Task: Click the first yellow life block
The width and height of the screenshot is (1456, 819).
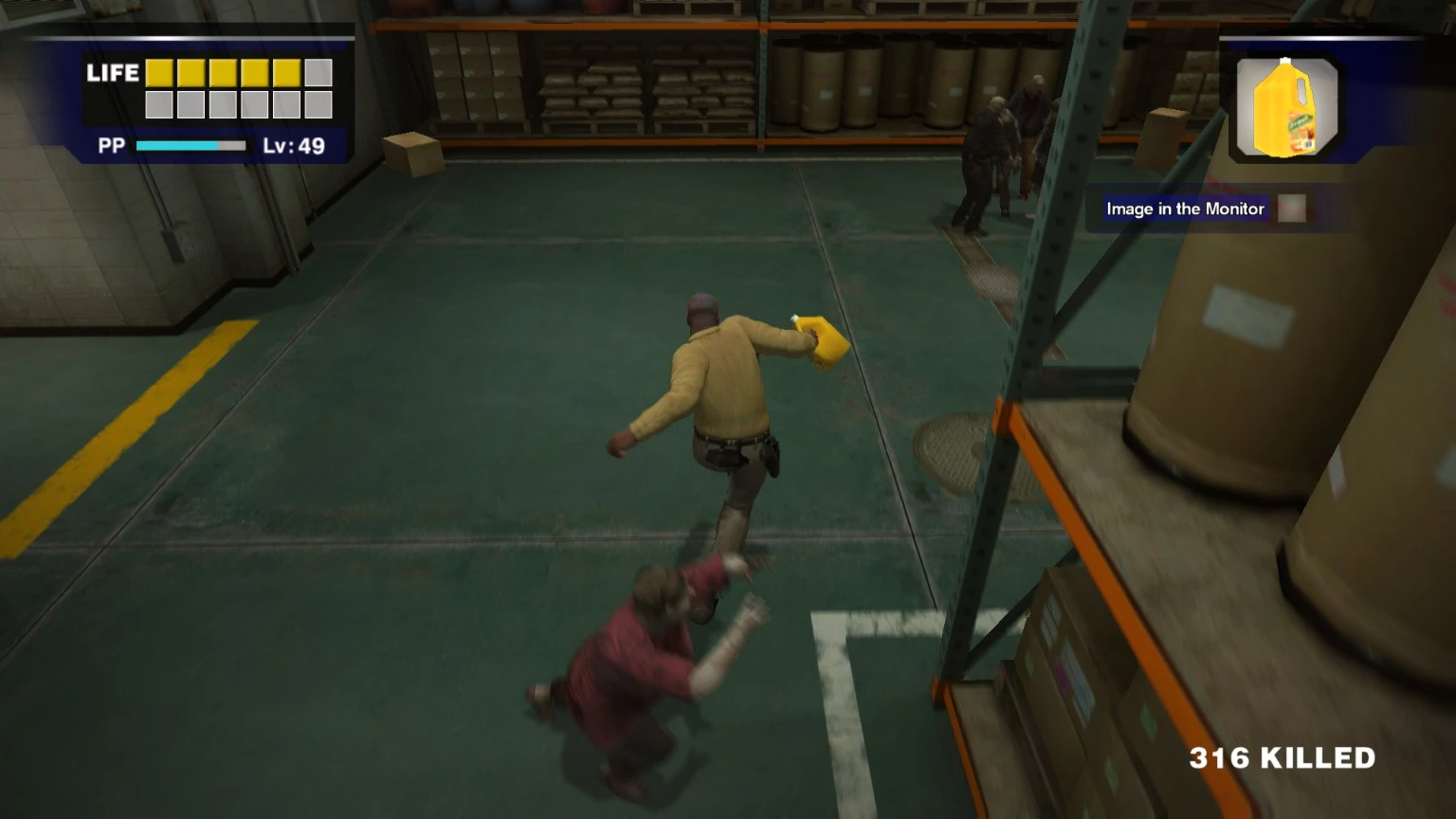Action: point(161,72)
